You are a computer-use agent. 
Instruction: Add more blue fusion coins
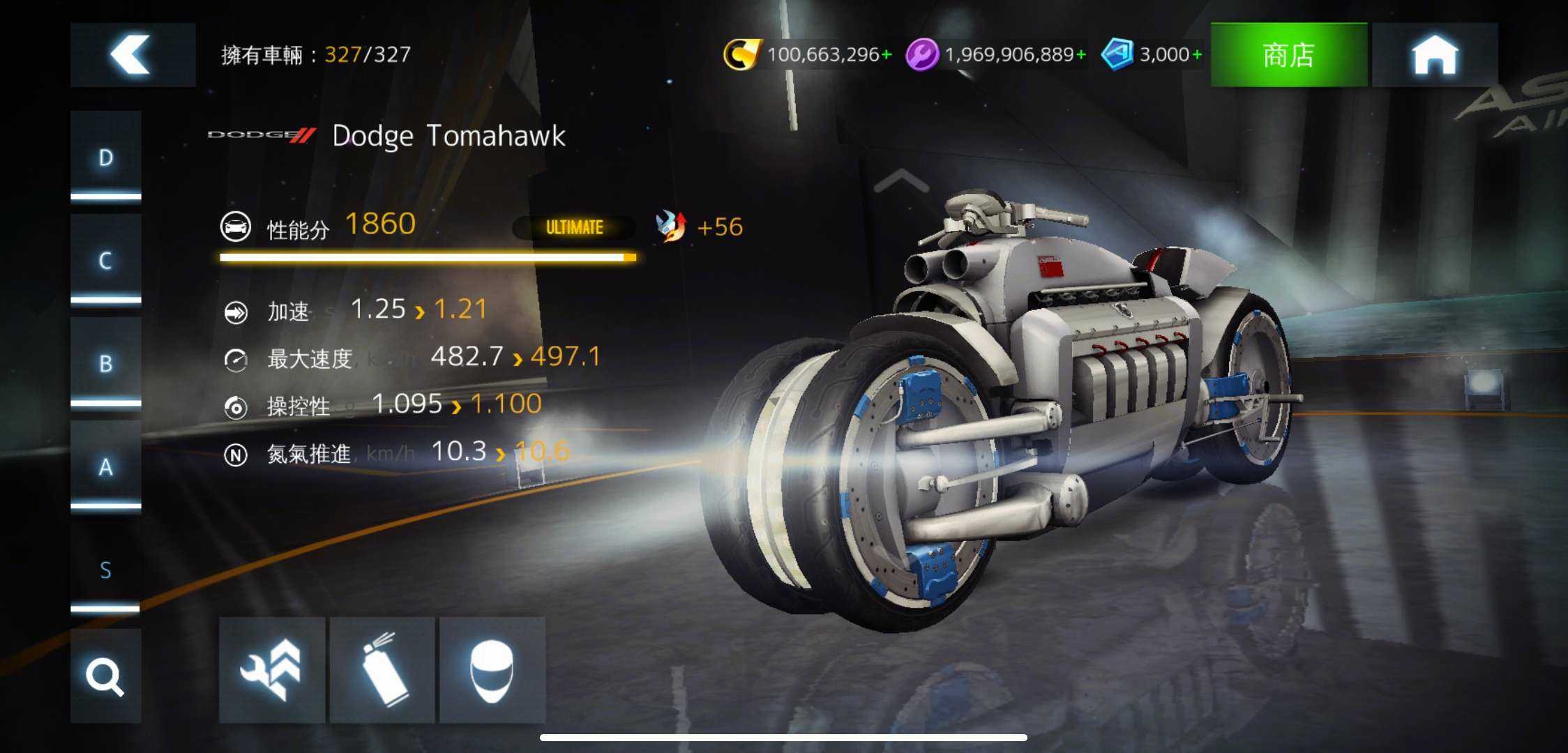pos(1196,54)
